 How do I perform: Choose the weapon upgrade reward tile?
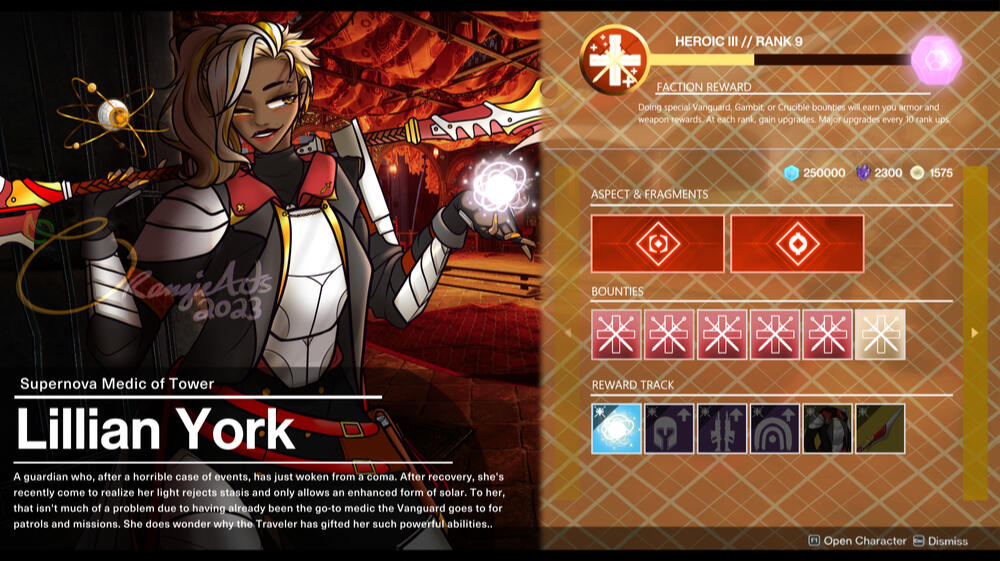tap(722, 428)
